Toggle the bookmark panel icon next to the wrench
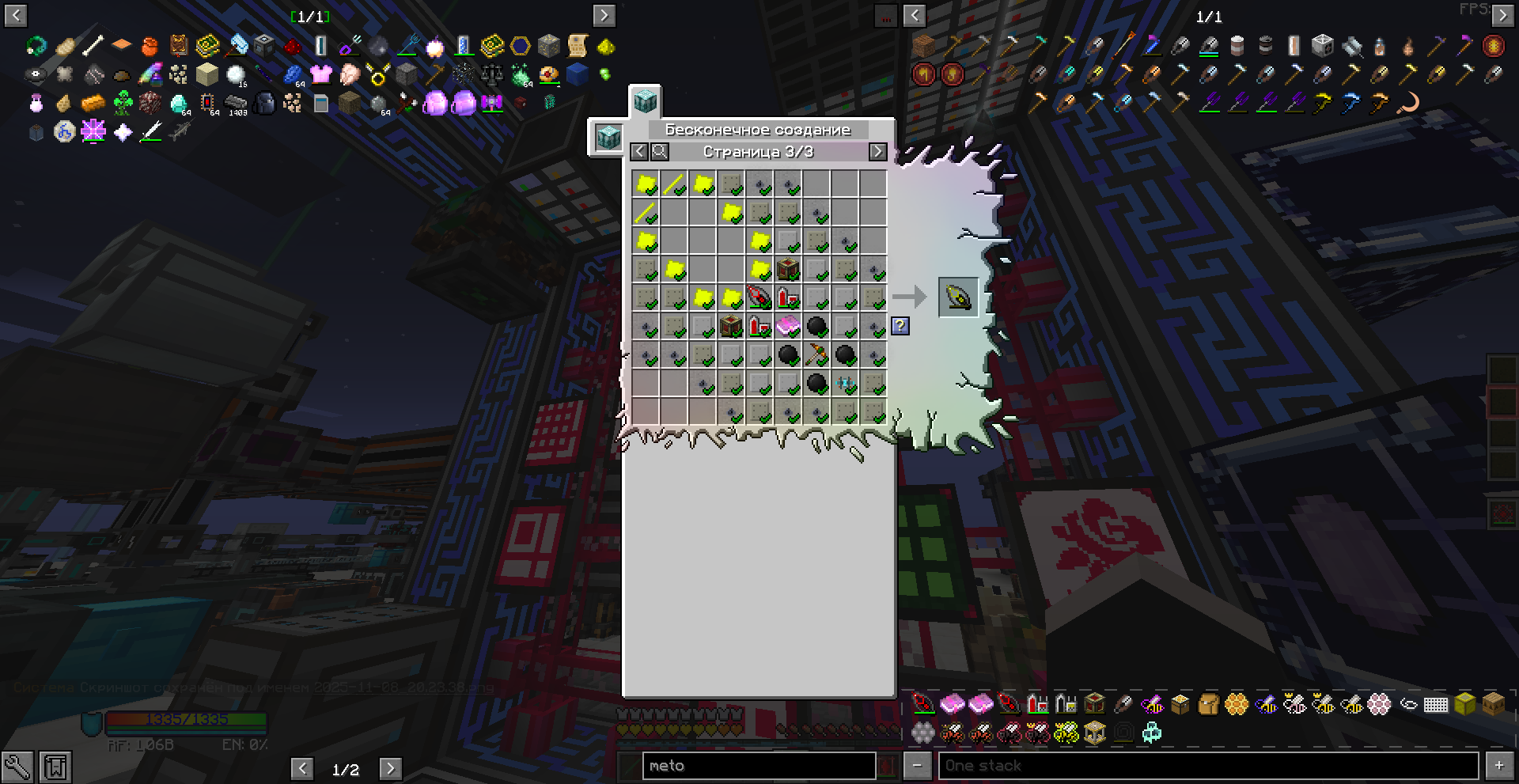Screen dimensions: 1519x784 click(x=55, y=767)
